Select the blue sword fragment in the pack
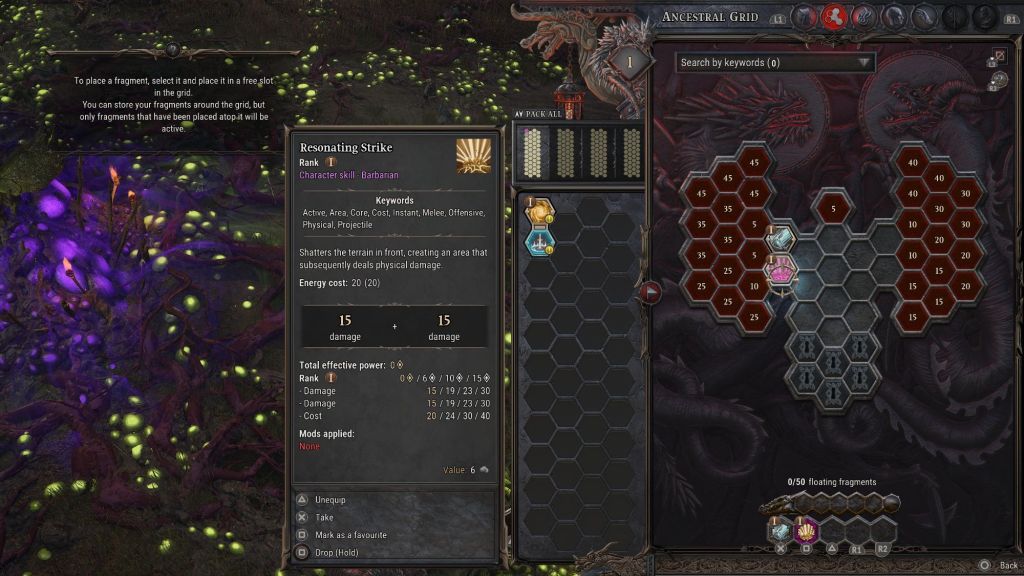Viewport: 1024px width, 576px height. (x=541, y=241)
